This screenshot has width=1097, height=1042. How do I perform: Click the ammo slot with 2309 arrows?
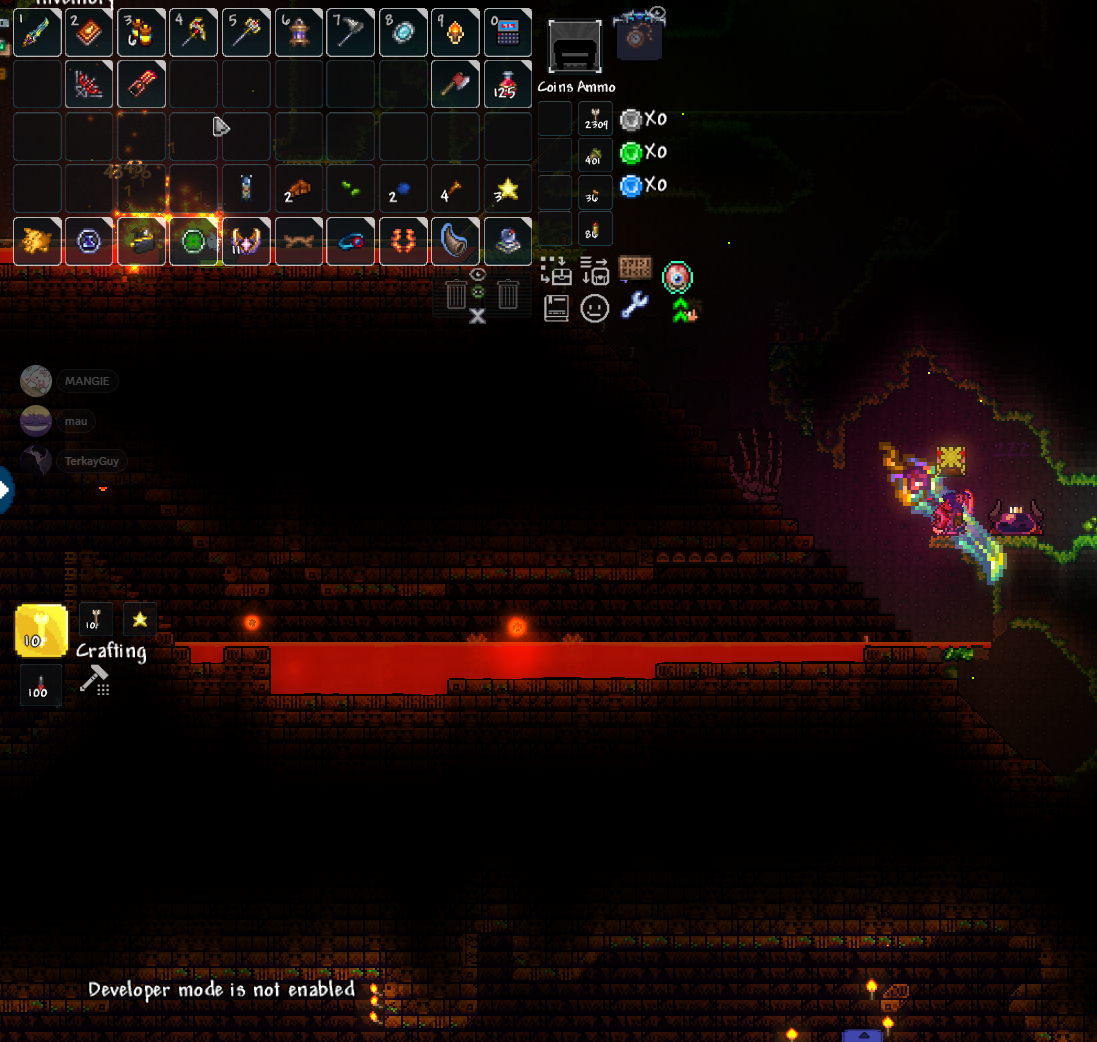tap(595, 119)
